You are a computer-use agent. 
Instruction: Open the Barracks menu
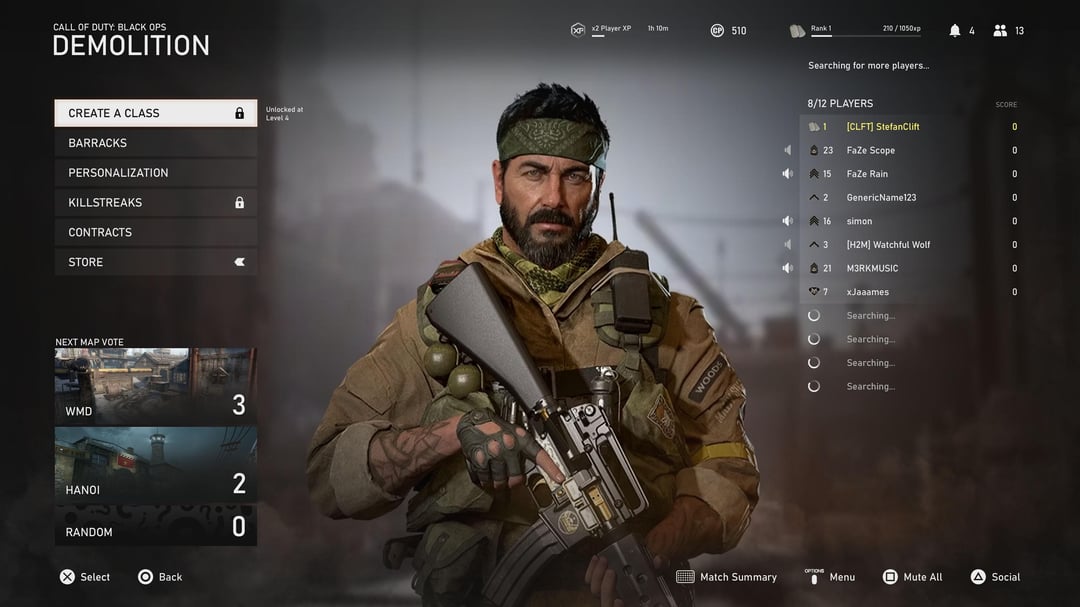pyautogui.click(x=155, y=143)
